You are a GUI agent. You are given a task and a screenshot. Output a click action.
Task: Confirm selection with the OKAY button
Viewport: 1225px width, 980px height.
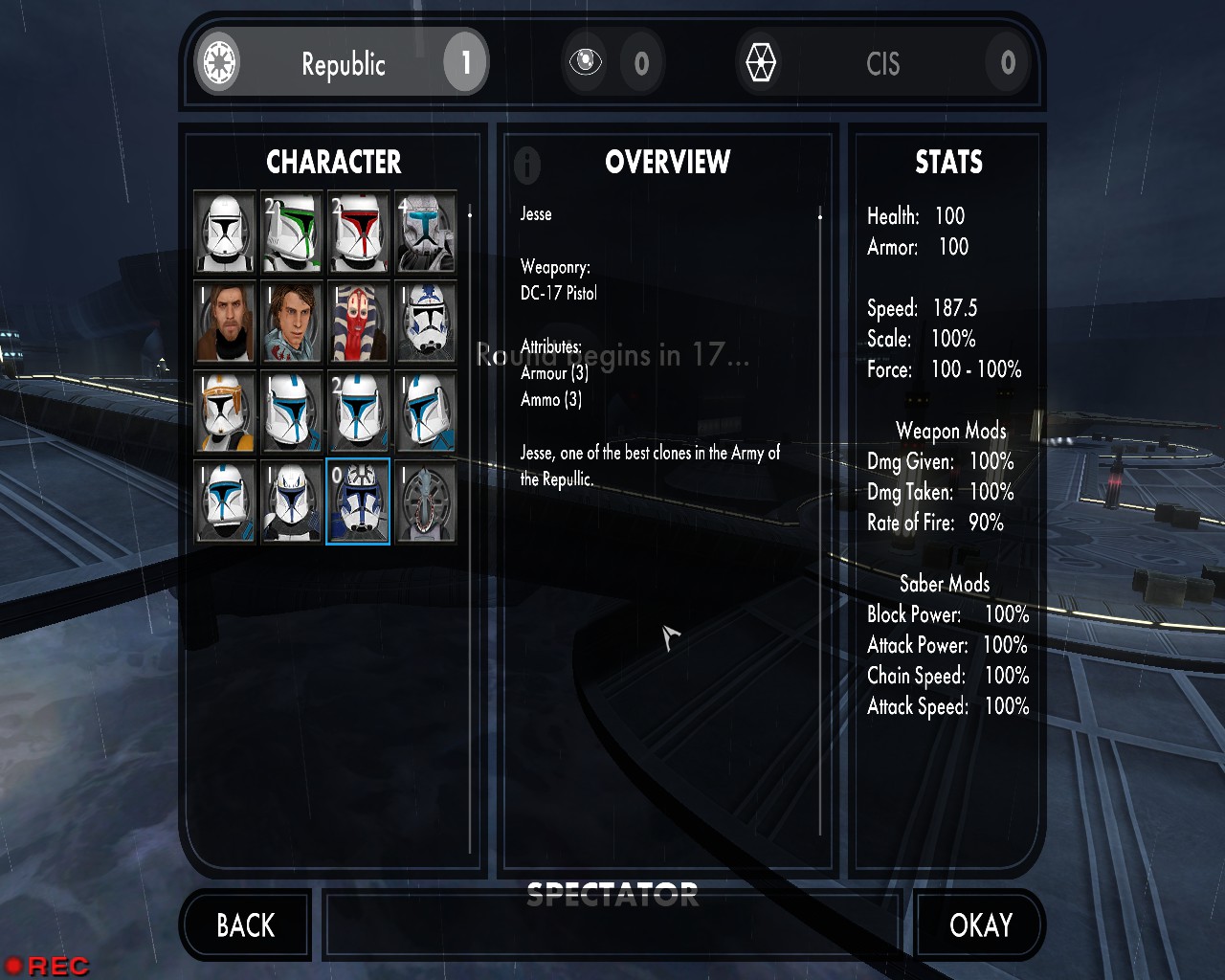point(980,925)
